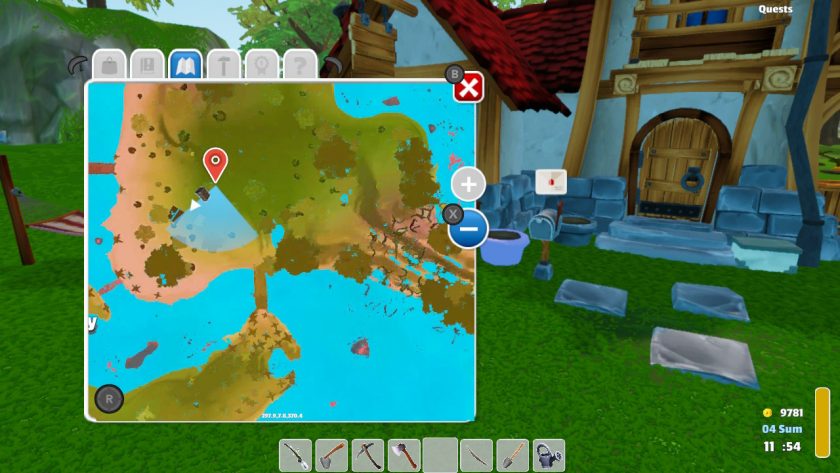Choose the red-handled axe slot
The image size is (840, 473).
click(x=404, y=455)
